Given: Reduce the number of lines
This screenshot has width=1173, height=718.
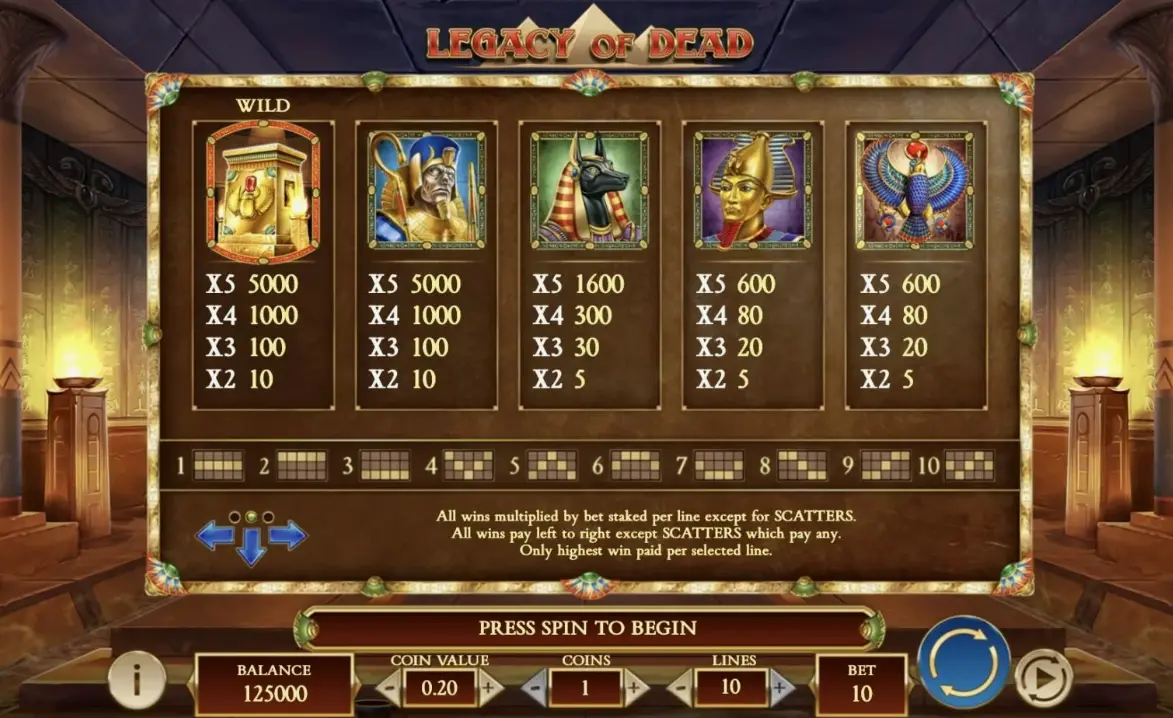Looking at the screenshot, I should pyautogui.click(x=681, y=688).
